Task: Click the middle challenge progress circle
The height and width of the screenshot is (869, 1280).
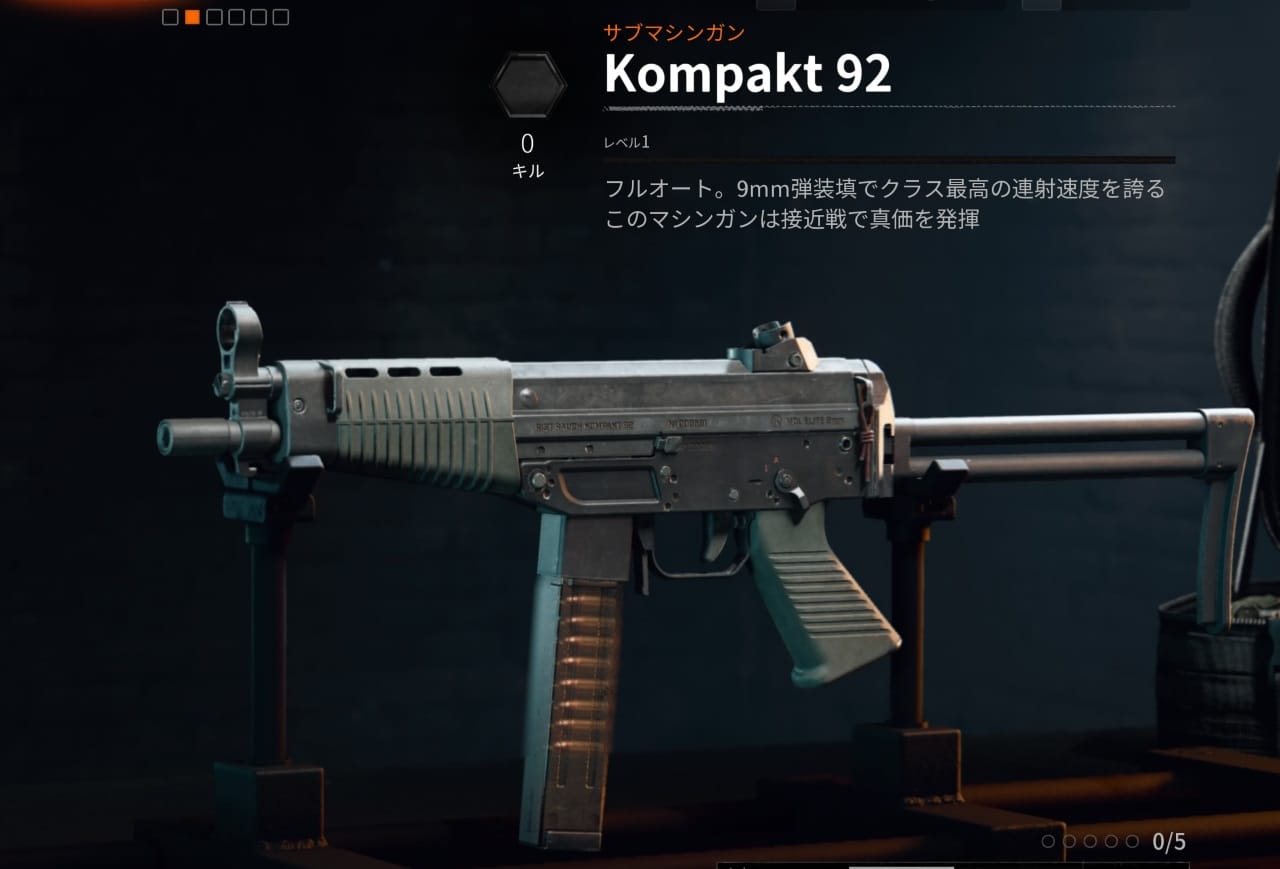Action: click(1090, 841)
